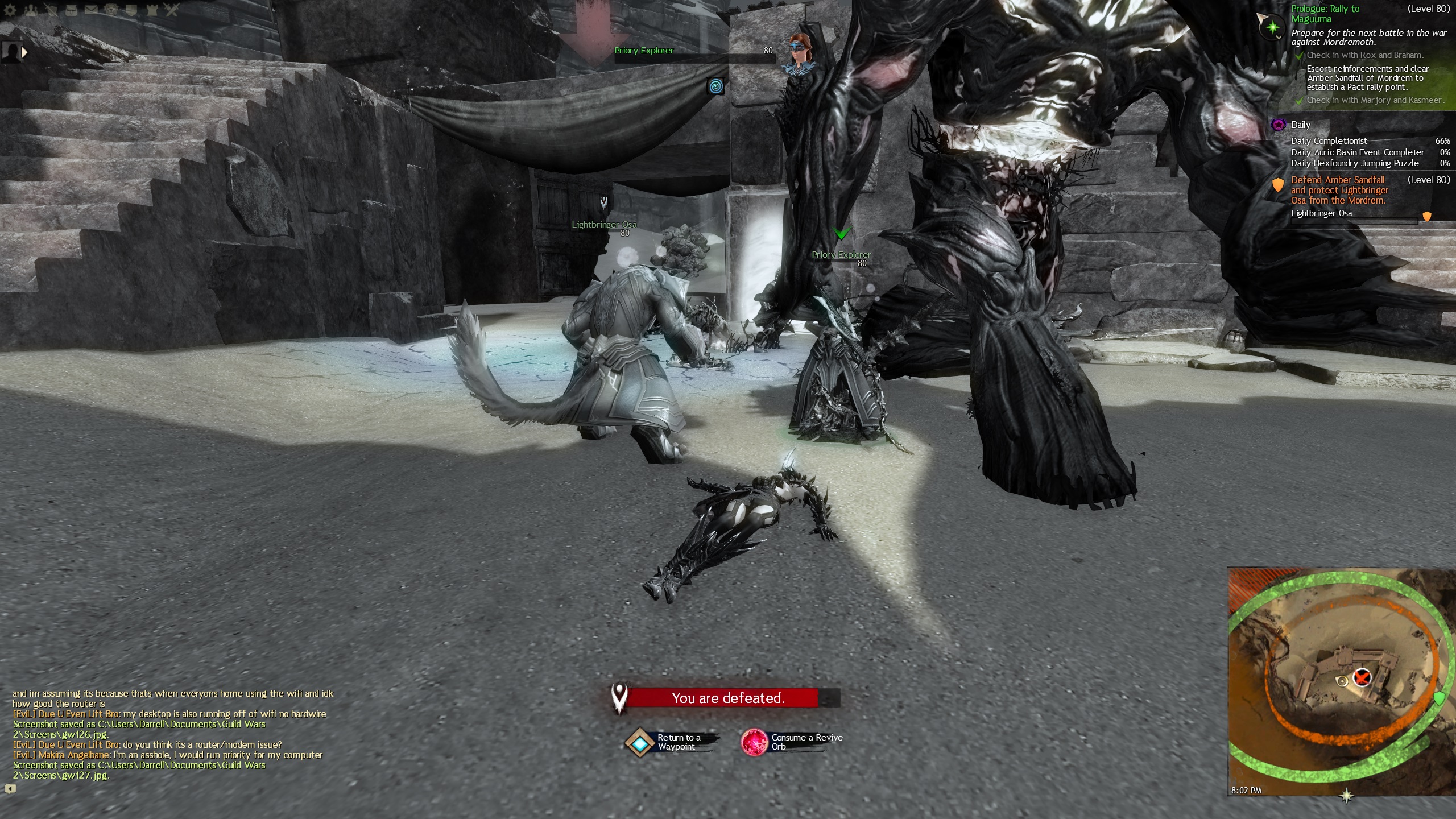The height and width of the screenshot is (819, 1456).
Task: Open the Contacts and LFG icon
Action: pyautogui.click(x=30, y=10)
